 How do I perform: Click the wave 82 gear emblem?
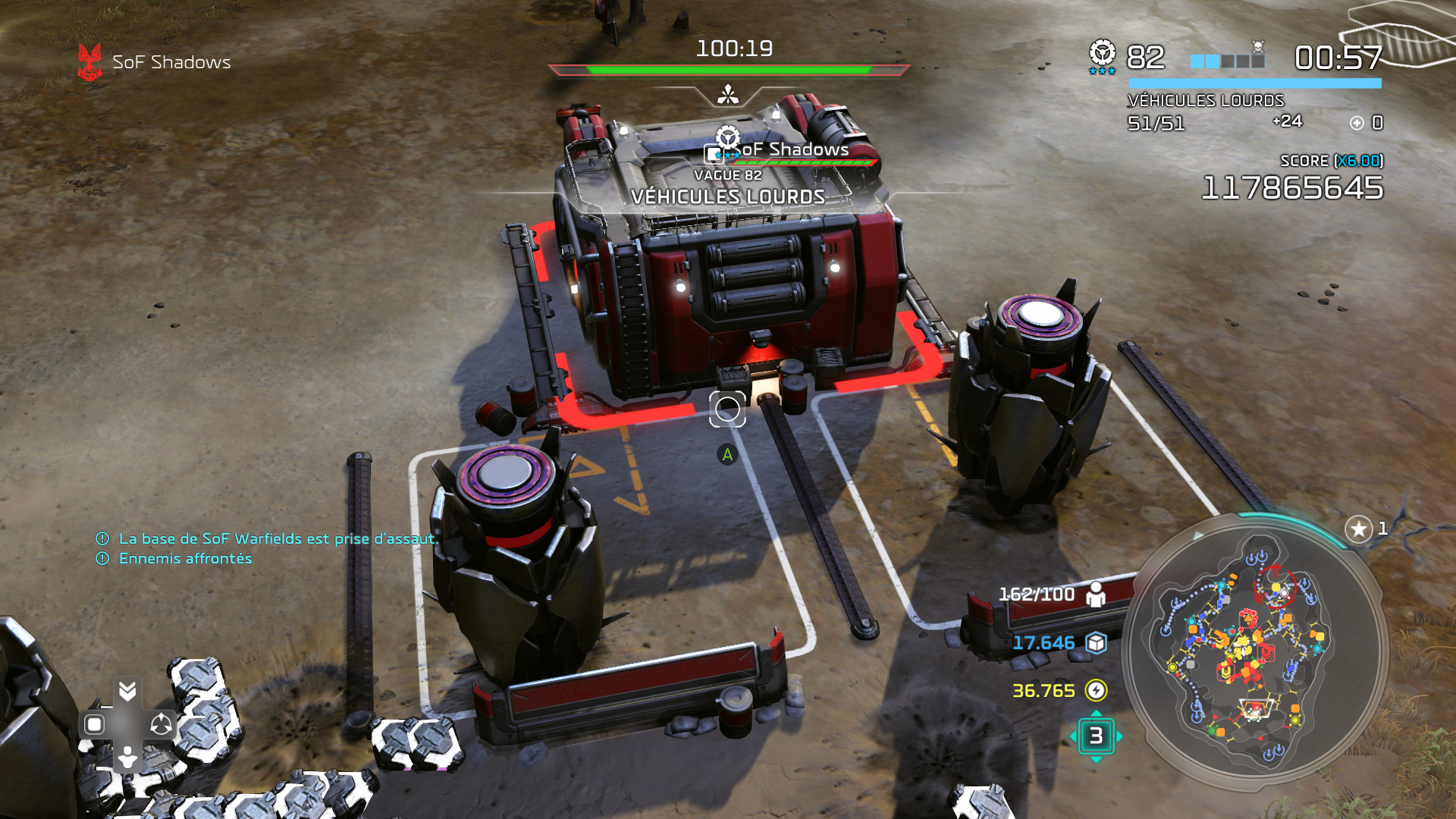click(1102, 55)
